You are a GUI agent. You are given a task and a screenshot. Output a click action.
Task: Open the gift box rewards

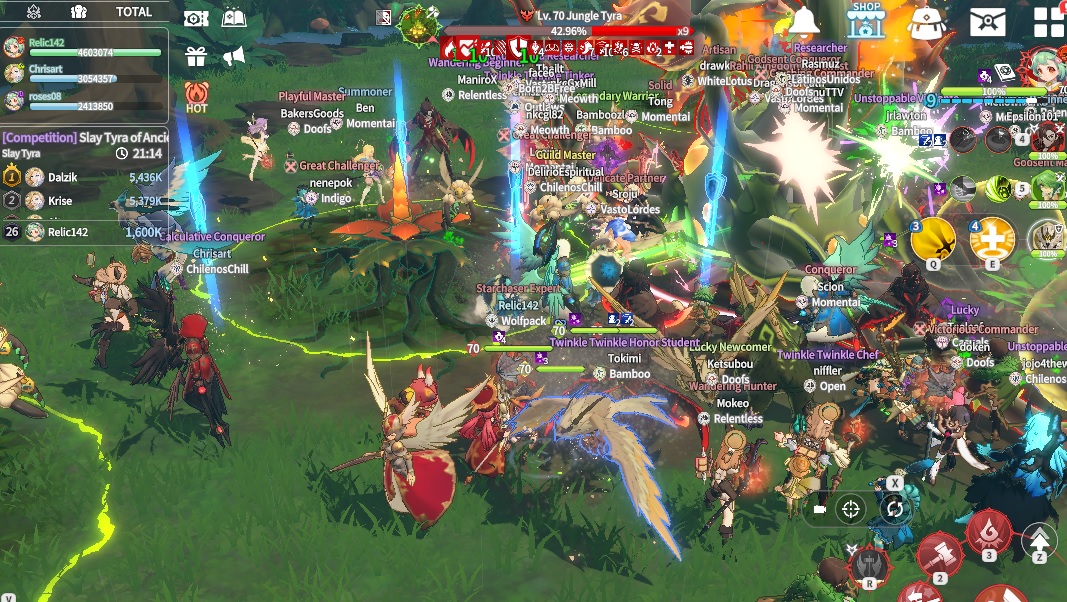[x=195, y=56]
